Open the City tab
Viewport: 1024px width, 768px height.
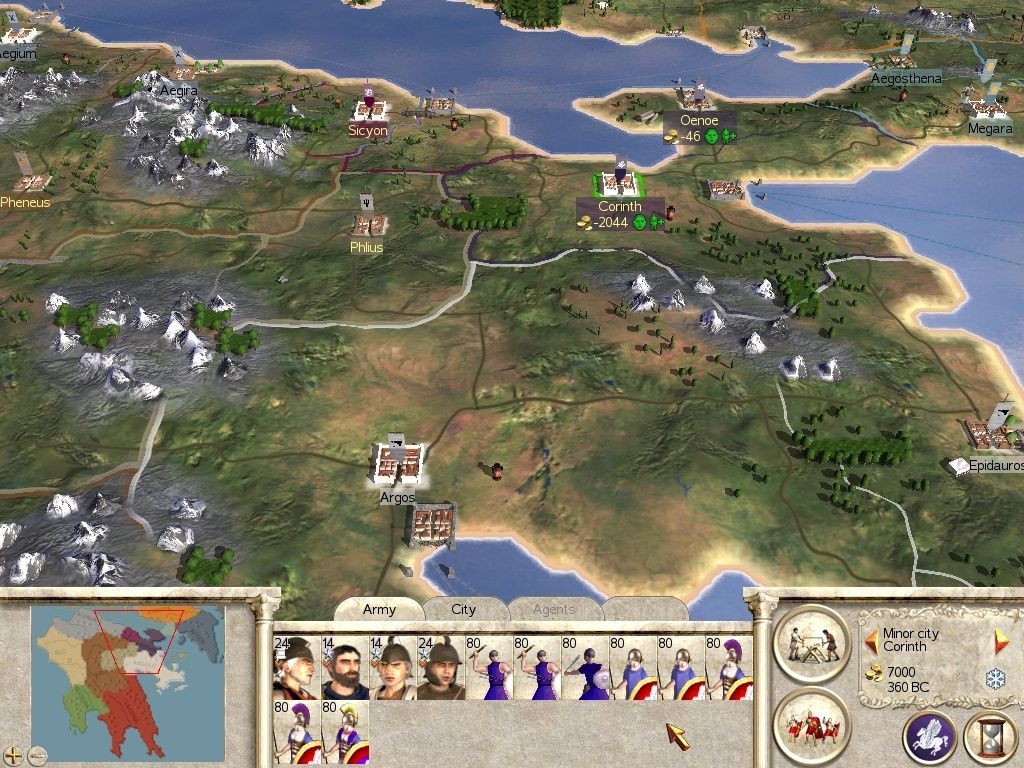click(464, 609)
